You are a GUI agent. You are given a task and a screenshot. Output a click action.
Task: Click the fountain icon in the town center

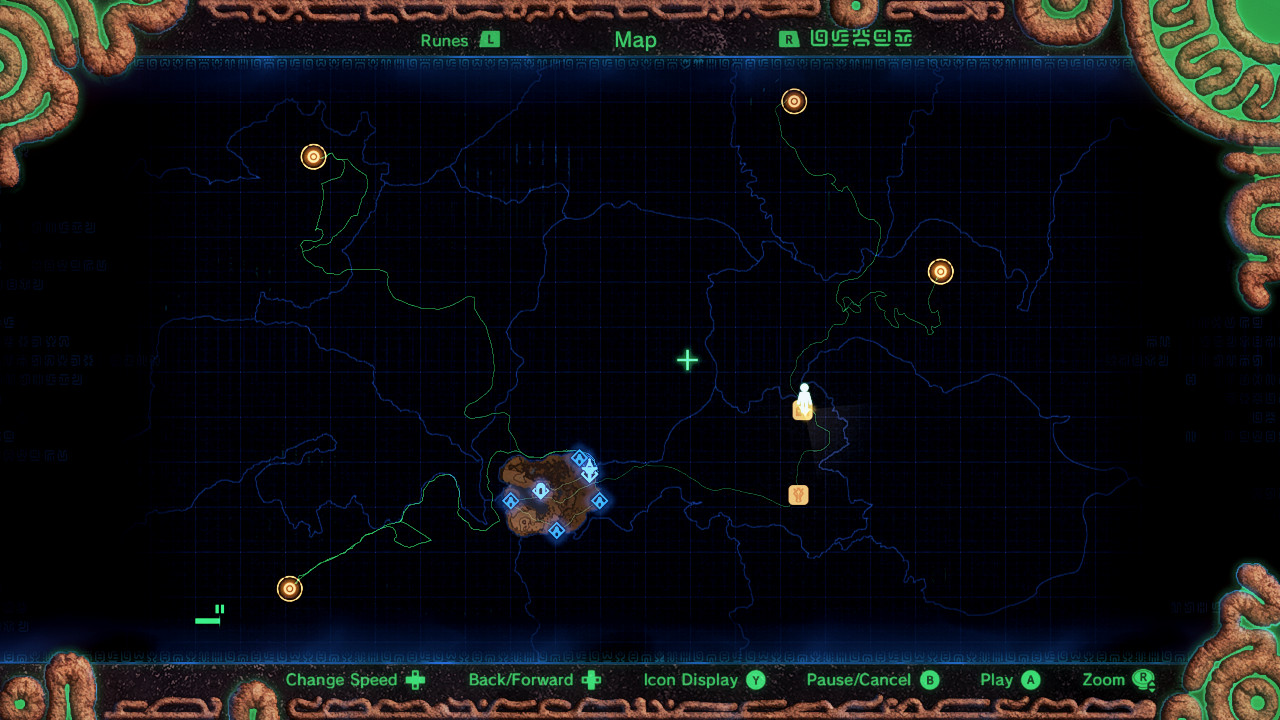540,489
